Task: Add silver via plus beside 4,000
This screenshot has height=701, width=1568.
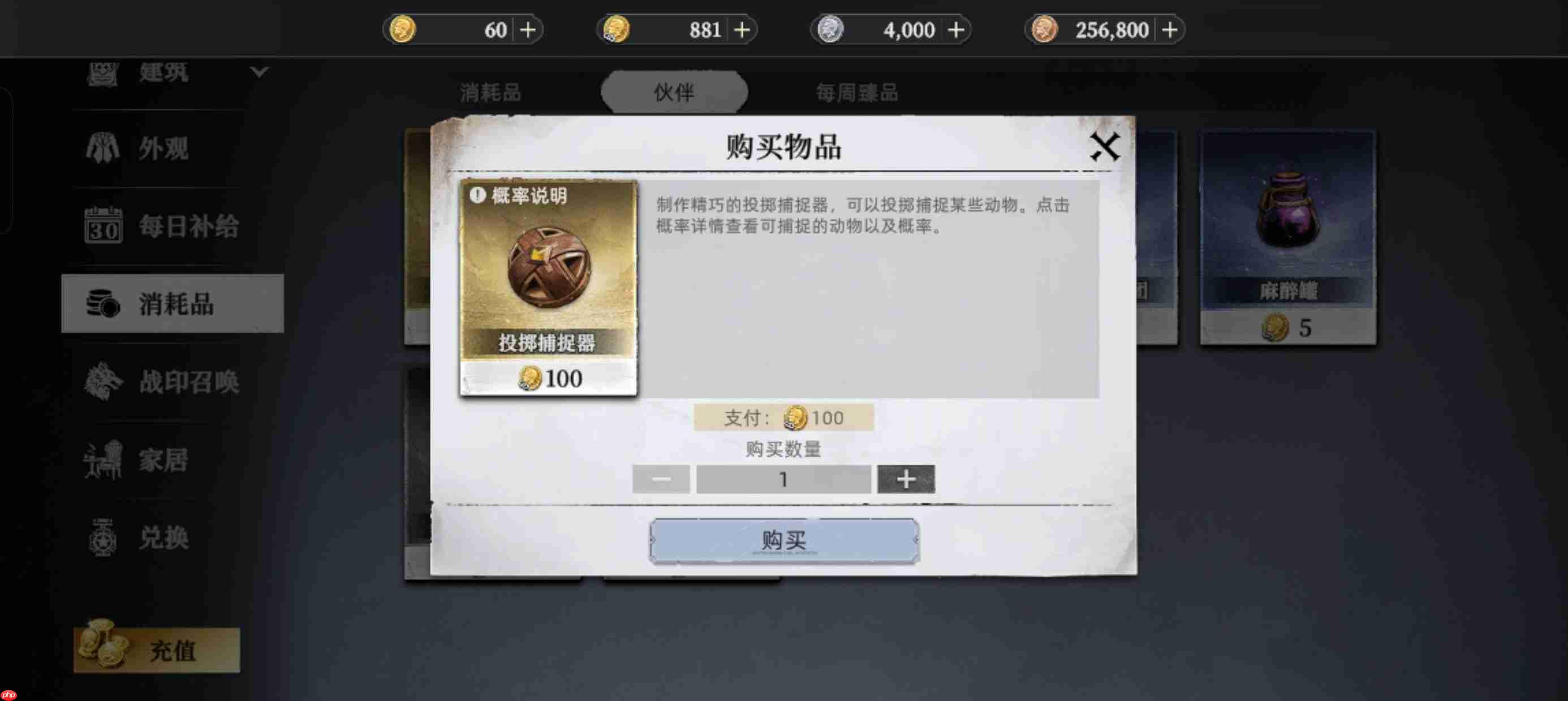Action: (x=957, y=29)
